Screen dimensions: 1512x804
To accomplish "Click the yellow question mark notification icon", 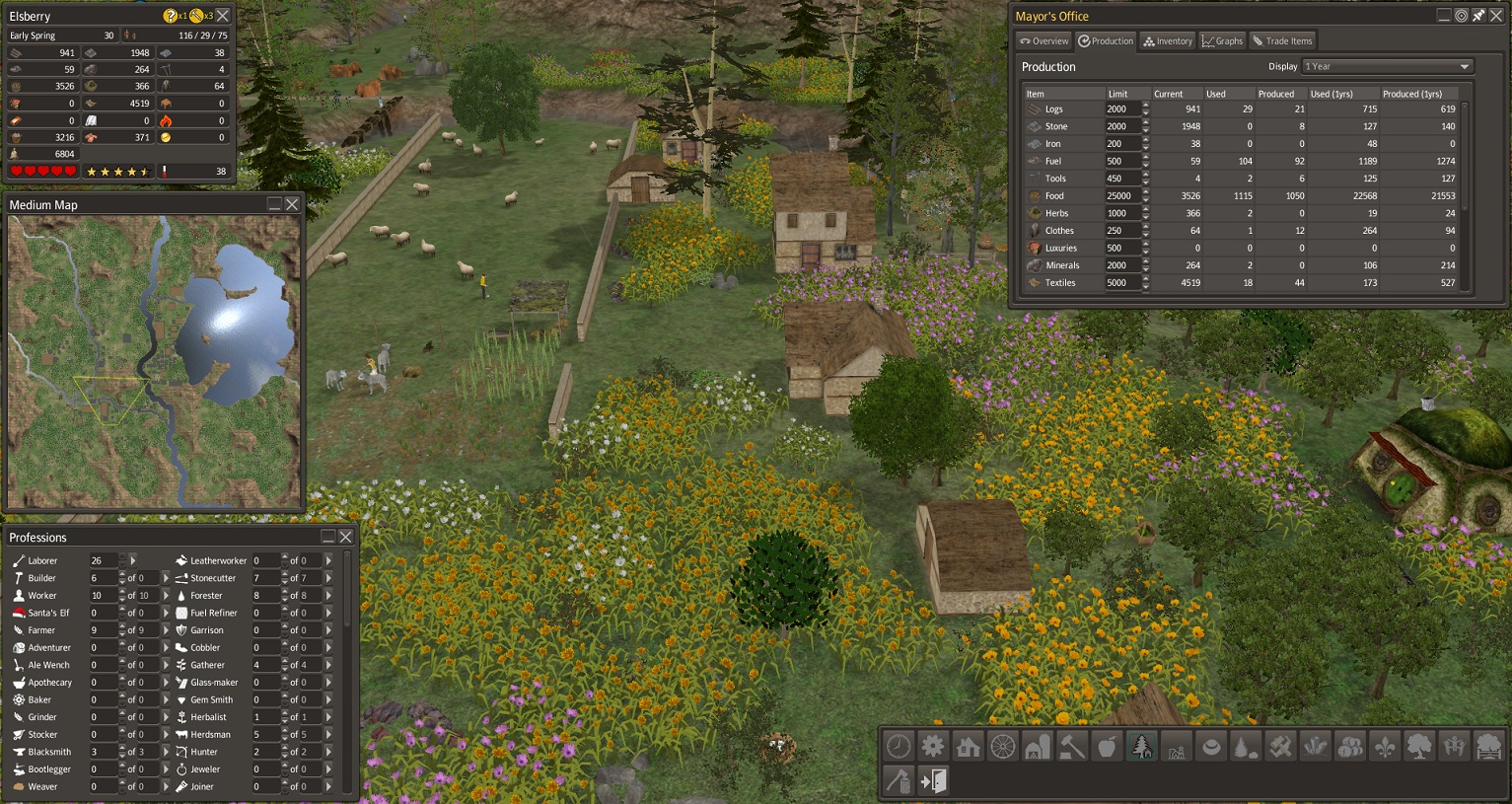I will (x=171, y=16).
